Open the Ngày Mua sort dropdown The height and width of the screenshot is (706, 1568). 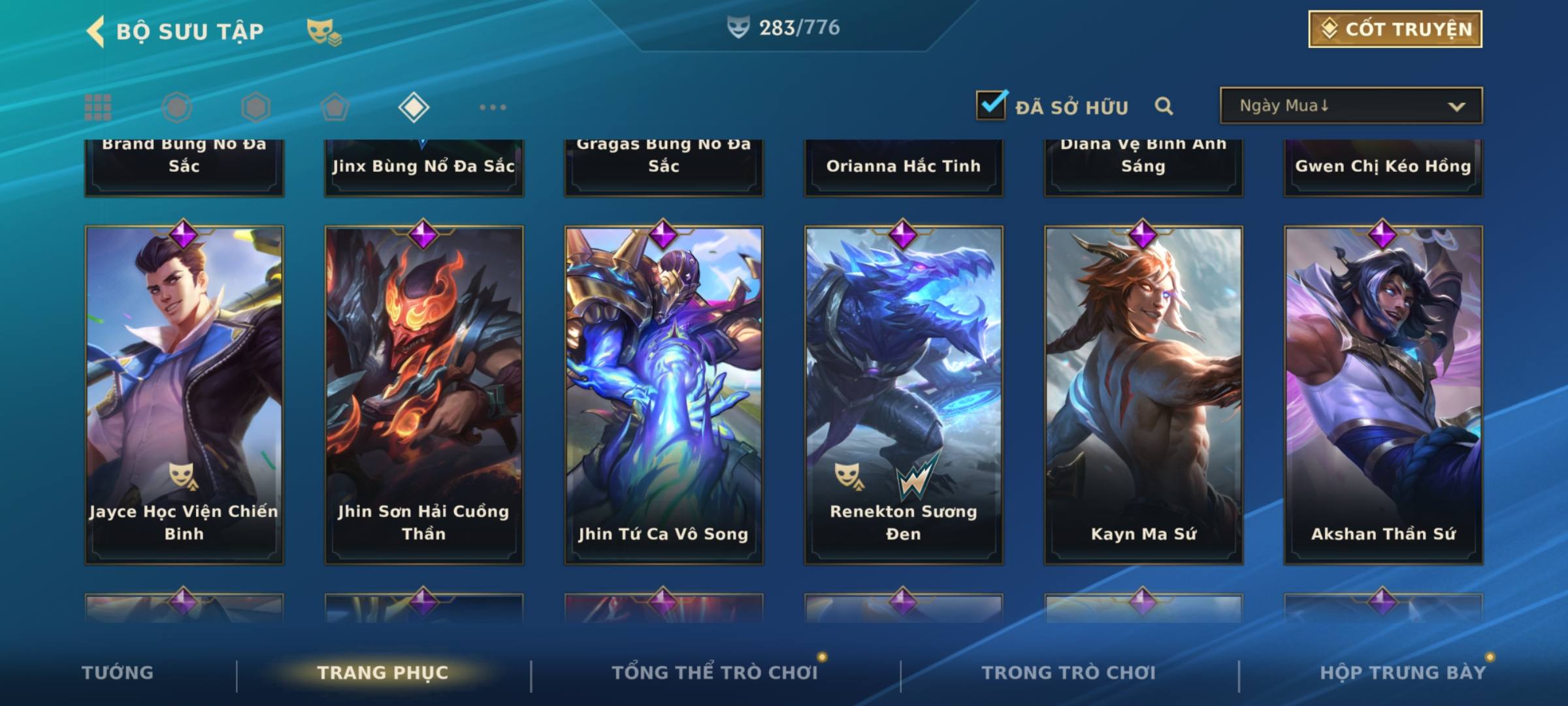[x=1350, y=106]
